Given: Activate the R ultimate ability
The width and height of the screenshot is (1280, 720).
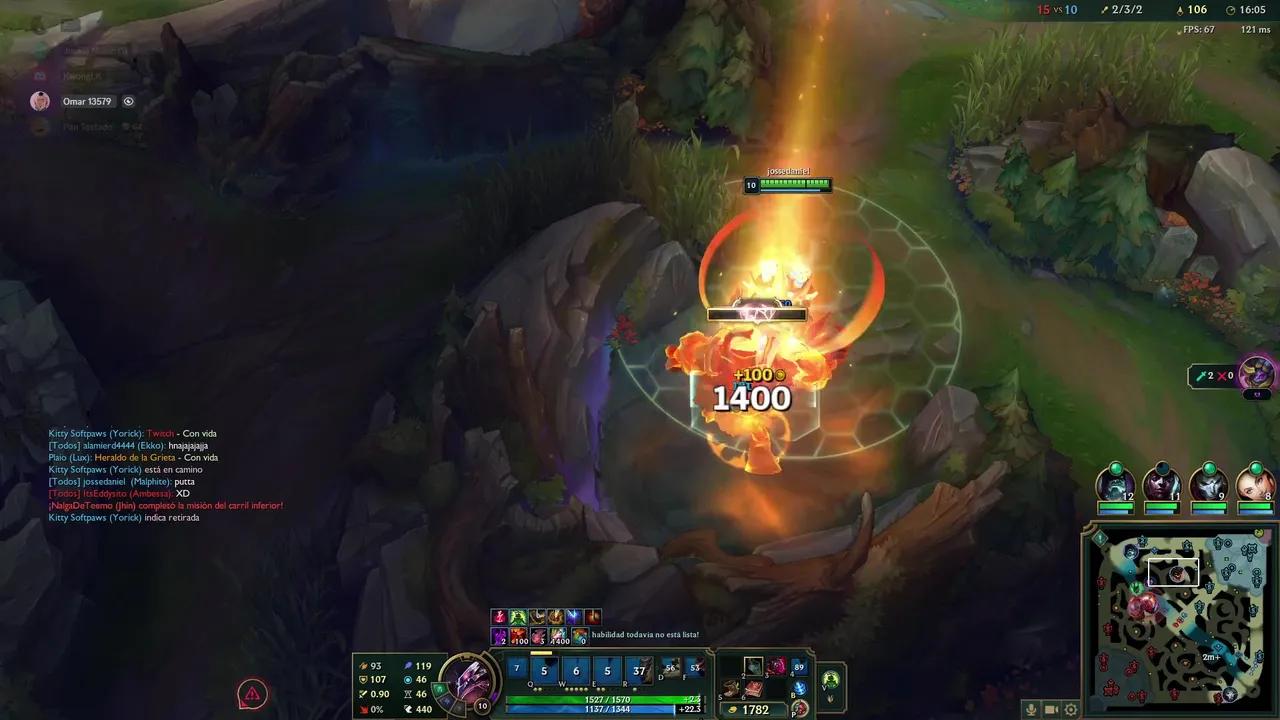Looking at the screenshot, I should coord(639,670).
